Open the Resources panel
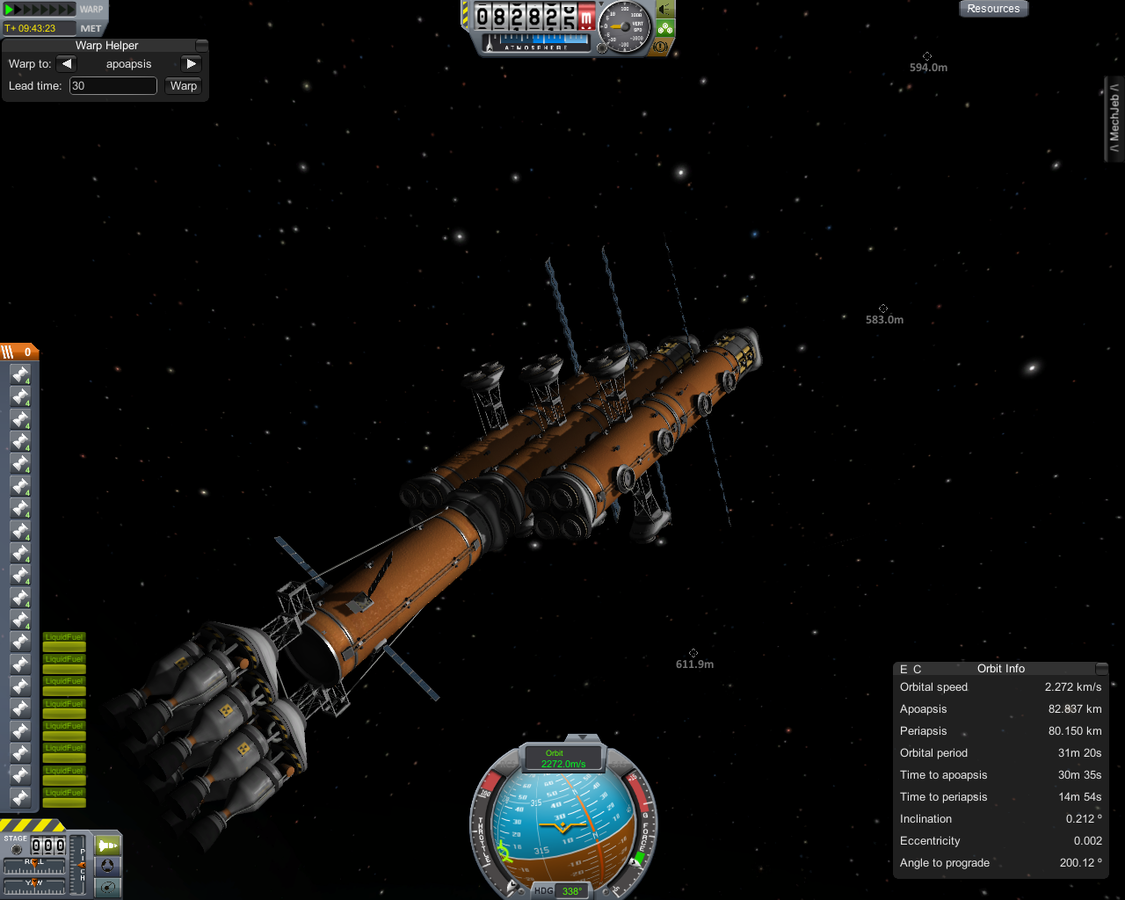Screen dimensions: 1125x900 (993, 9)
